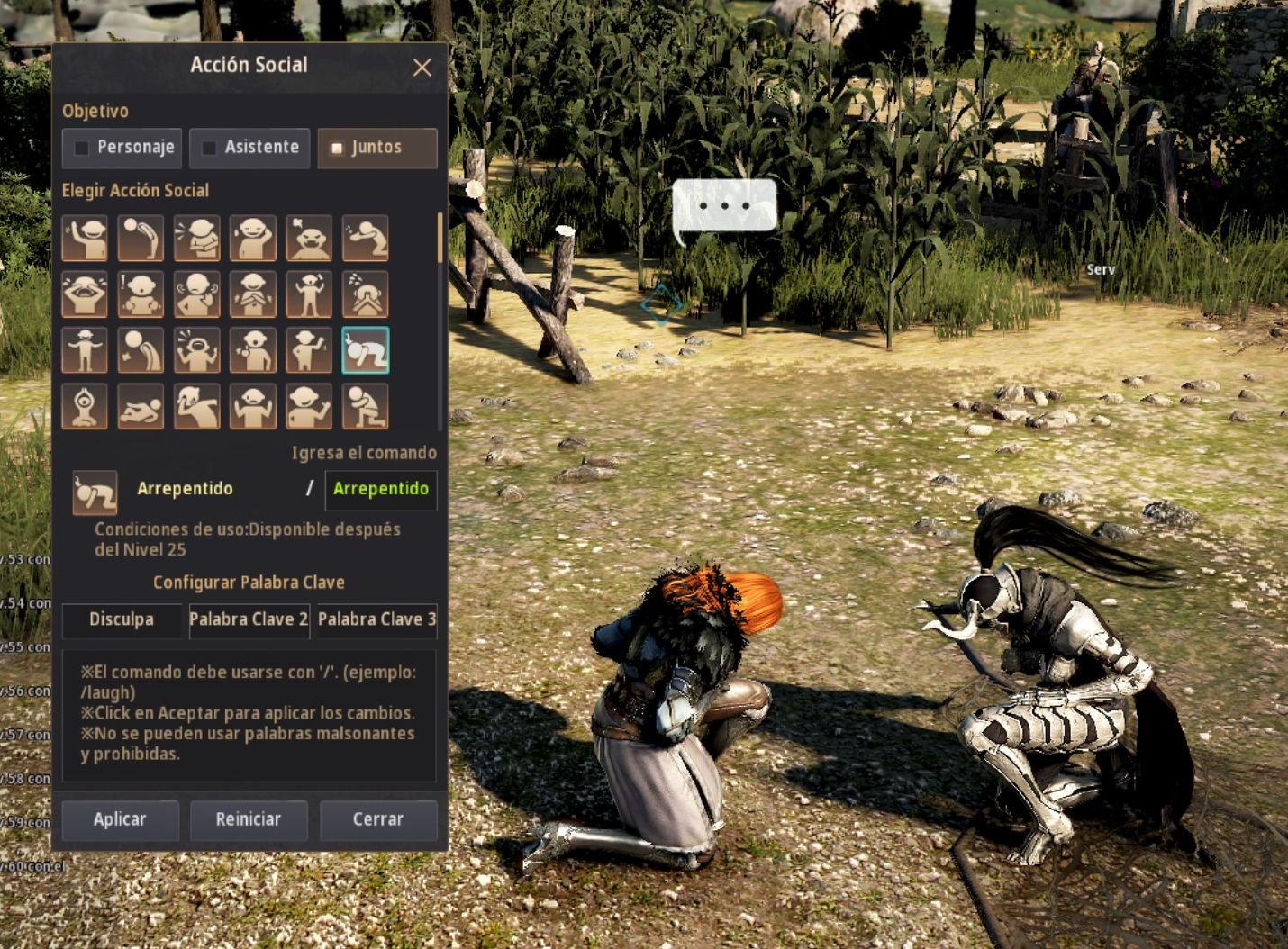Image resolution: width=1288 pixels, height=949 pixels.
Task: Reset settings with the Reiniciar button
Action: coord(249,819)
